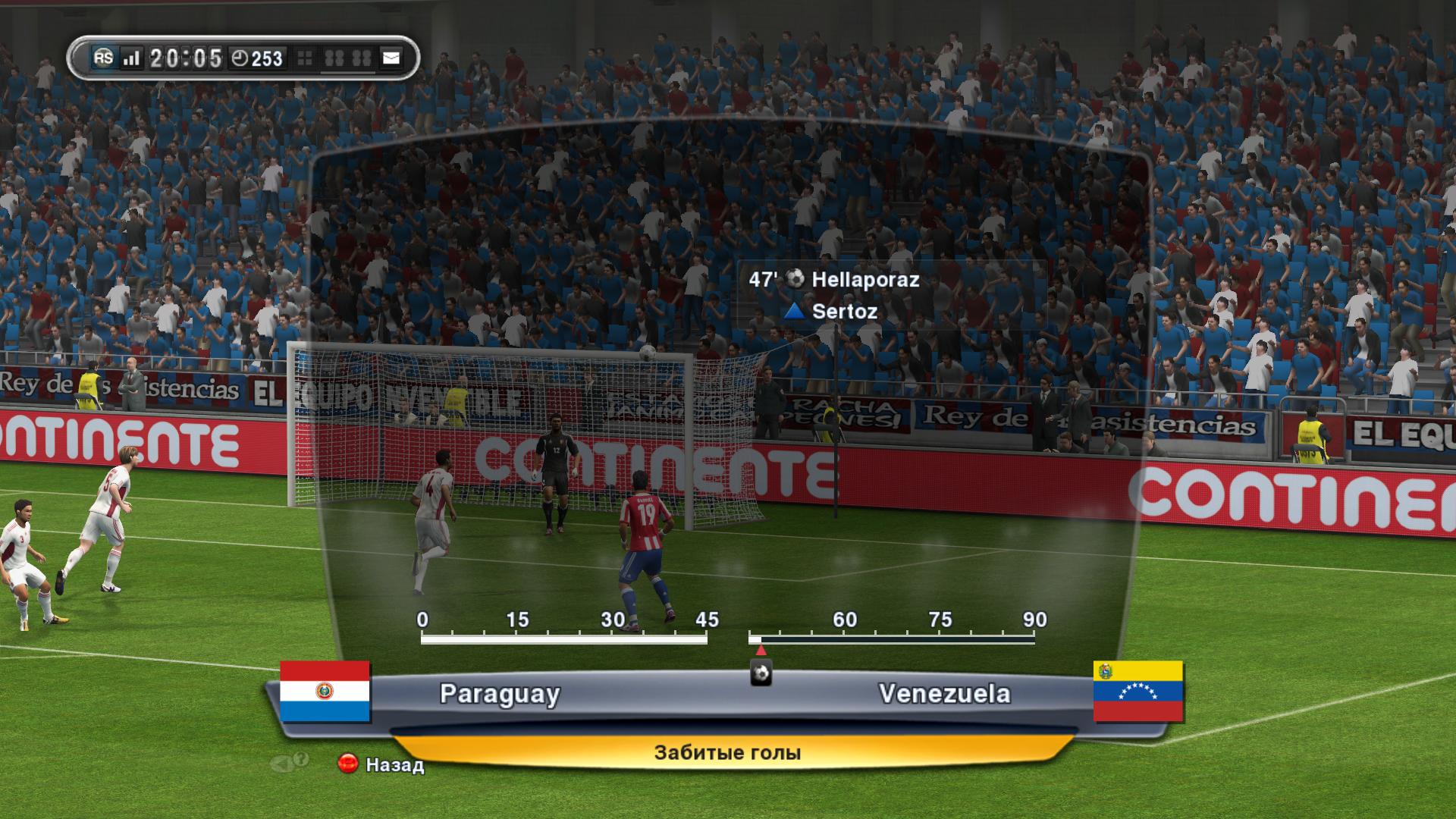Image resolution: width=1456 pixels, height=819 pixels.
Task: Click the Venezuela flag
Action: click(1137, 691)
